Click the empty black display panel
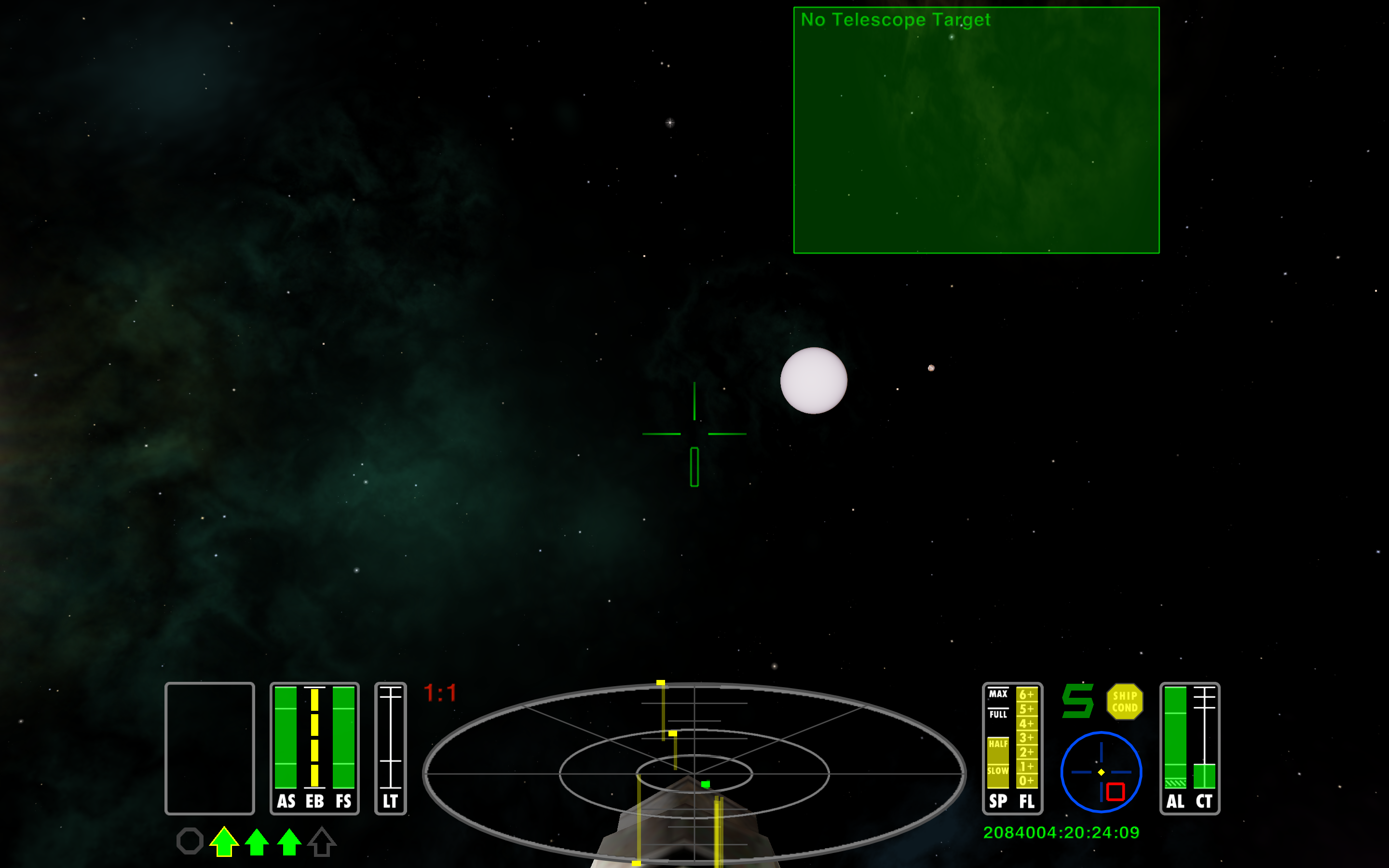 click(209, 748)
